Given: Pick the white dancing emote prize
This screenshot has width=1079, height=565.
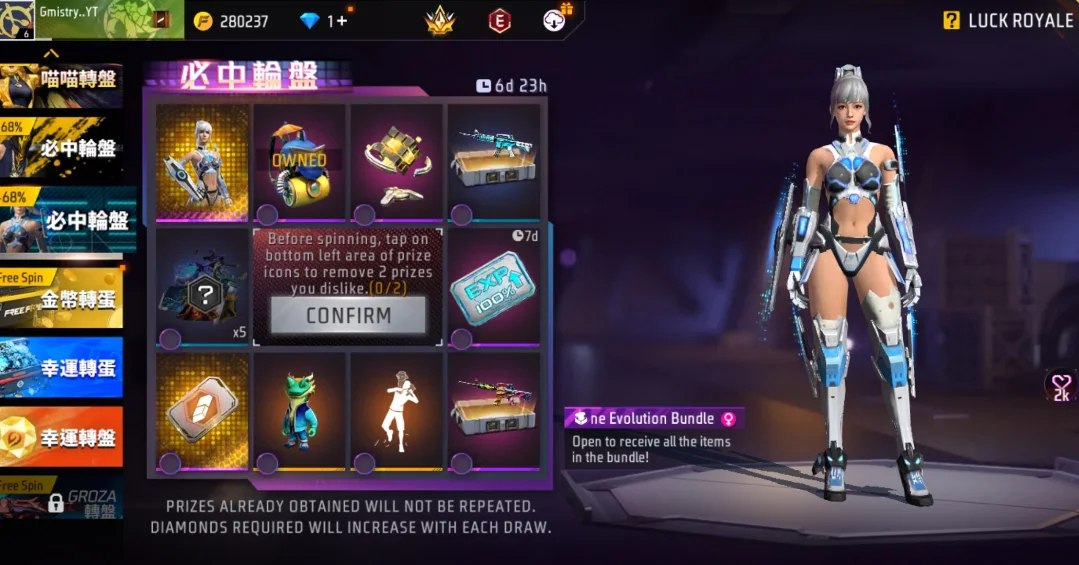Looking at the screenshot, I should tap(396, 411).
